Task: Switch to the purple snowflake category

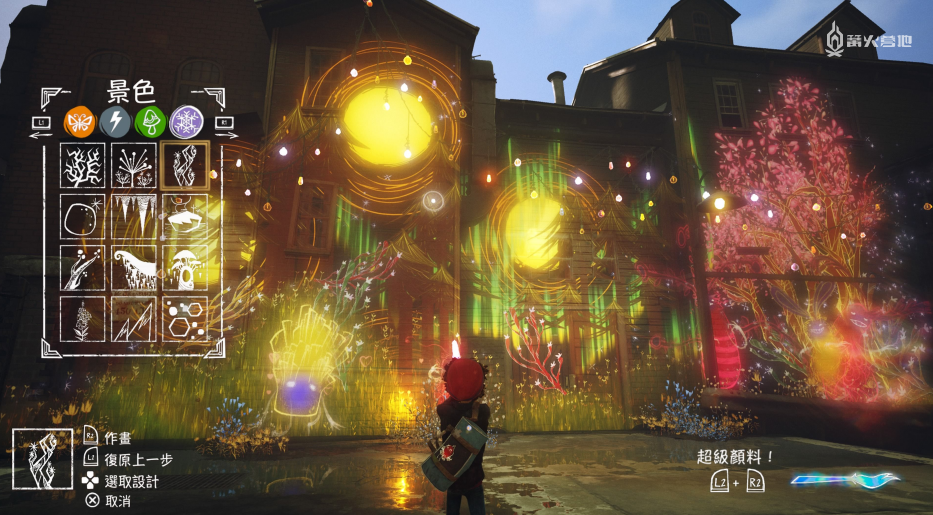Action: point(185,122)
